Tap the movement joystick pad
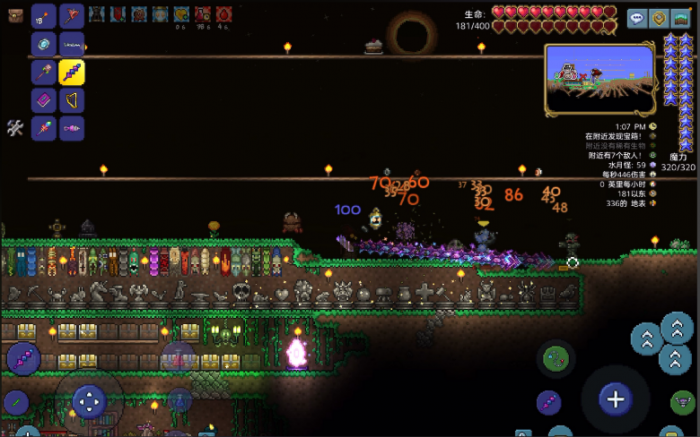 [x=89, y=402]
